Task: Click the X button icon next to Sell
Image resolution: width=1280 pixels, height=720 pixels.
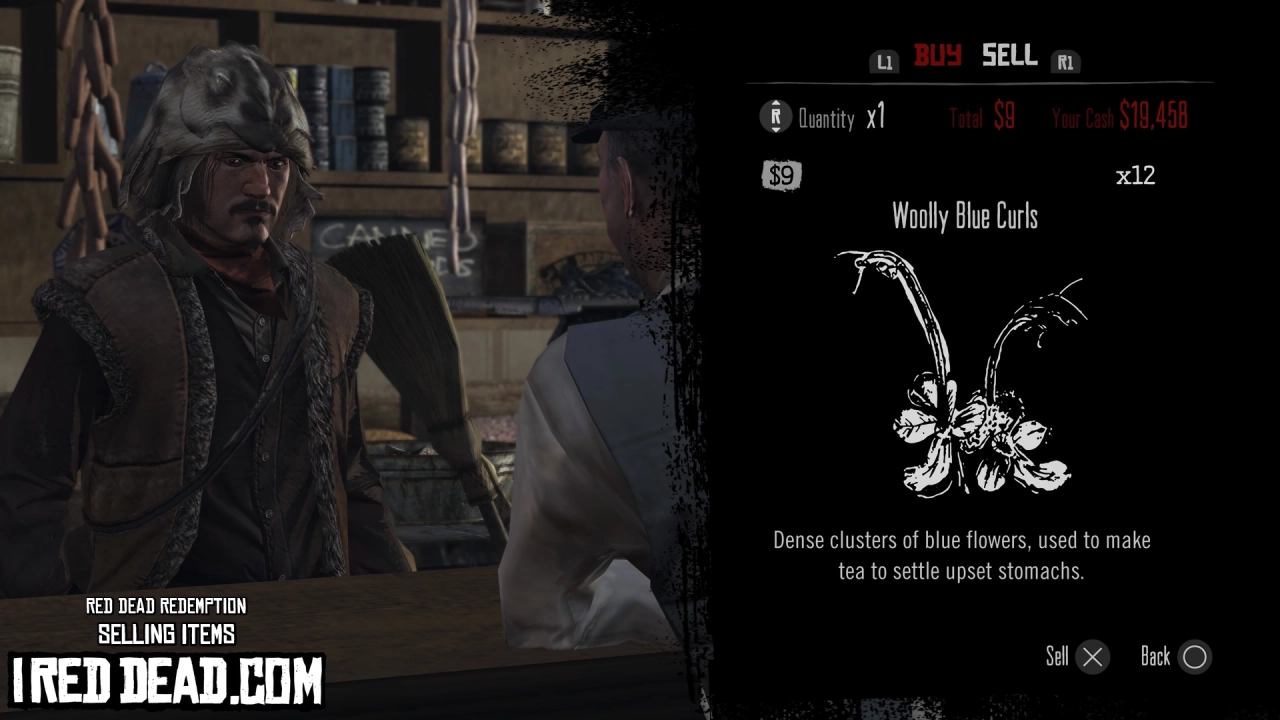Action: [x=1092, y=657]
